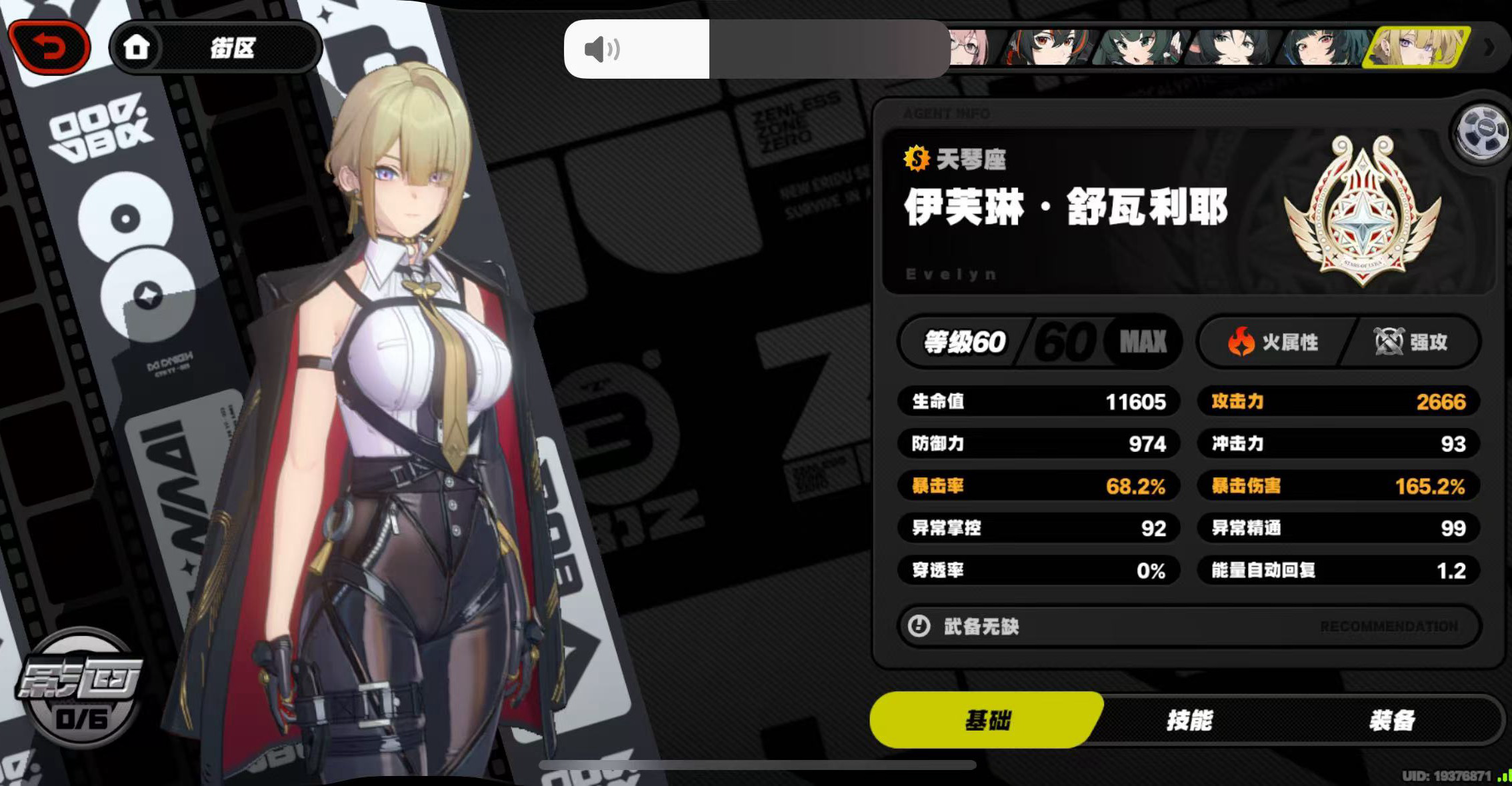
Task: Pick the green-haired agent portrait
Action: [x=1140, y=47]
